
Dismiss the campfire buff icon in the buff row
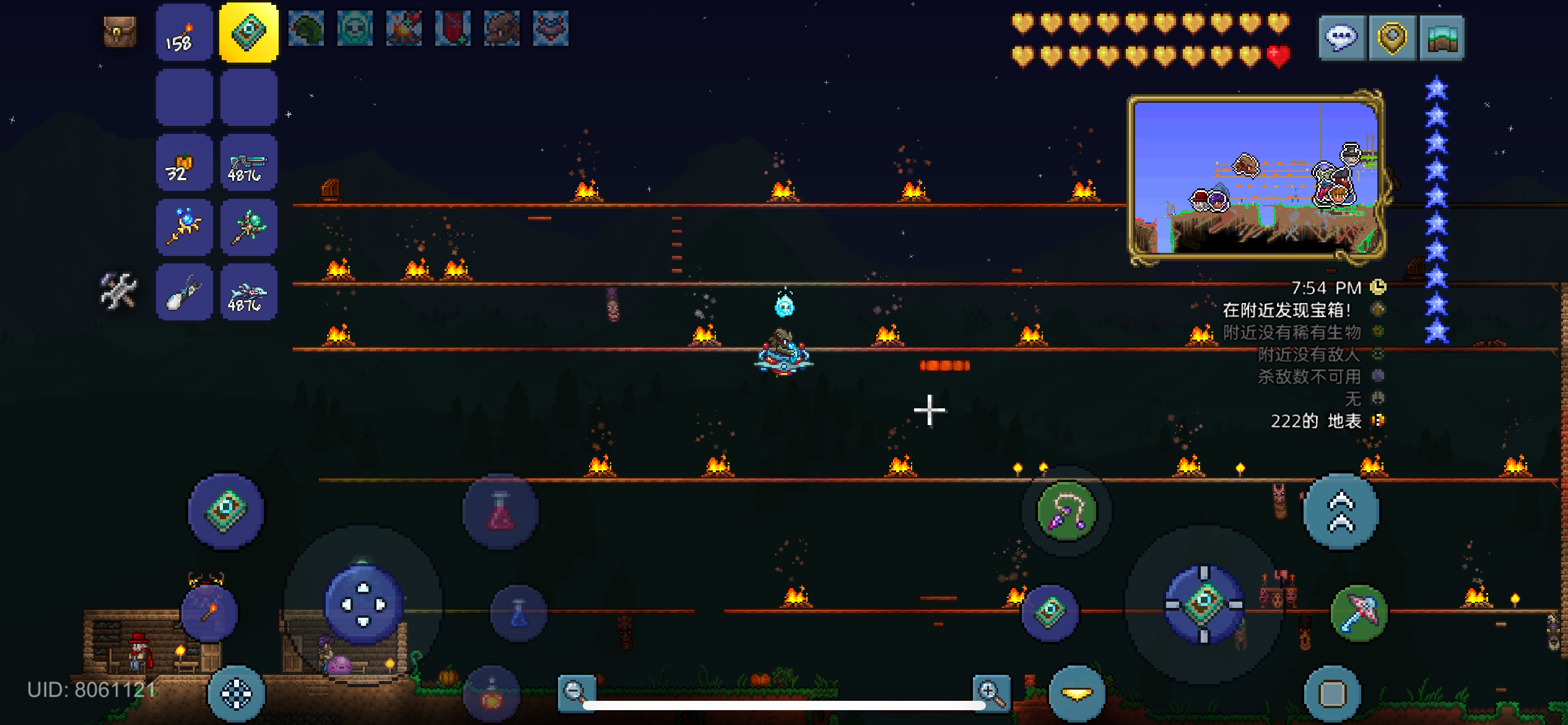click(x=403, y=29)
